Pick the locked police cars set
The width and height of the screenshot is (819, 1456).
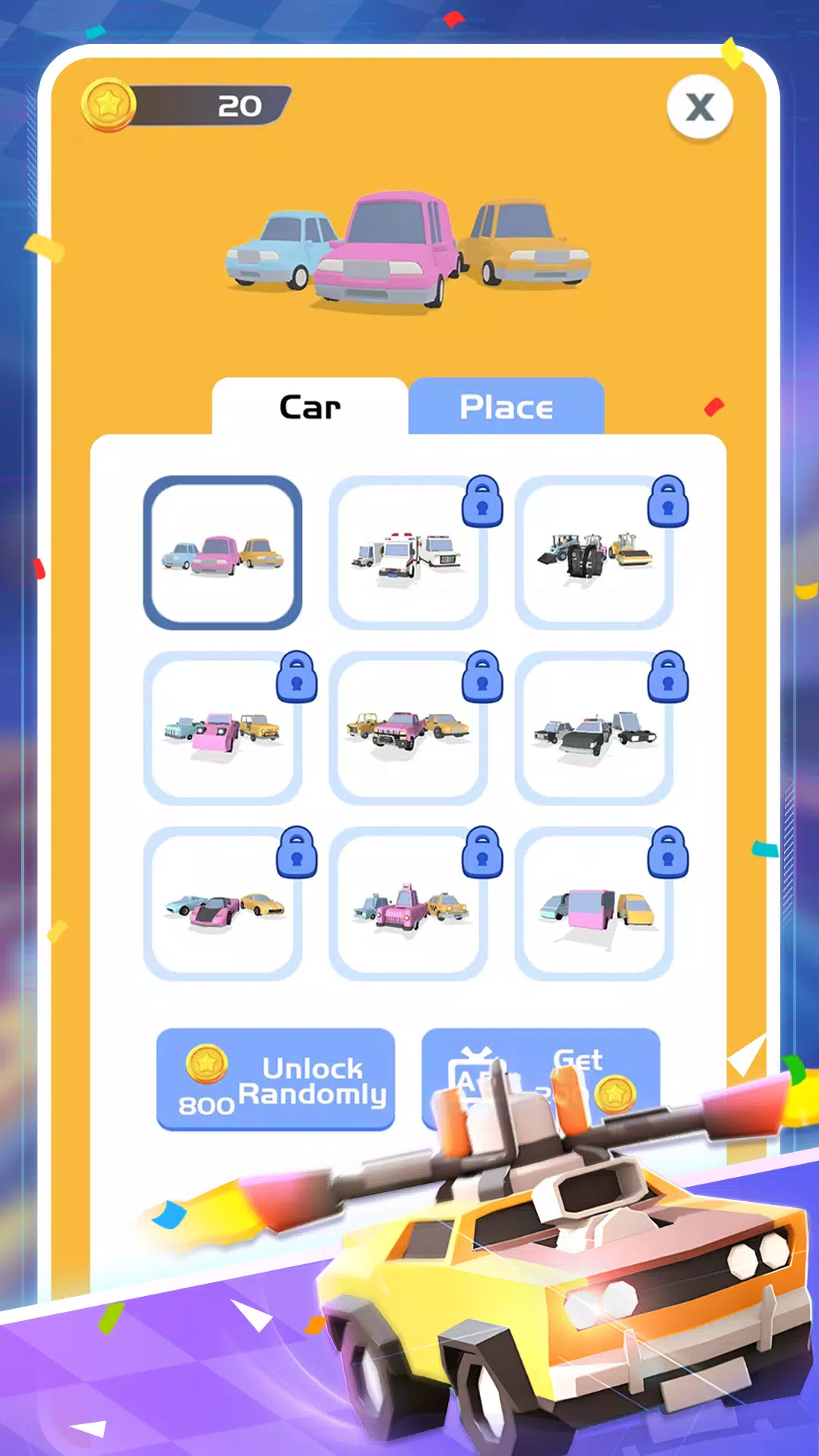pyautogui.click(x=594, y=729)
